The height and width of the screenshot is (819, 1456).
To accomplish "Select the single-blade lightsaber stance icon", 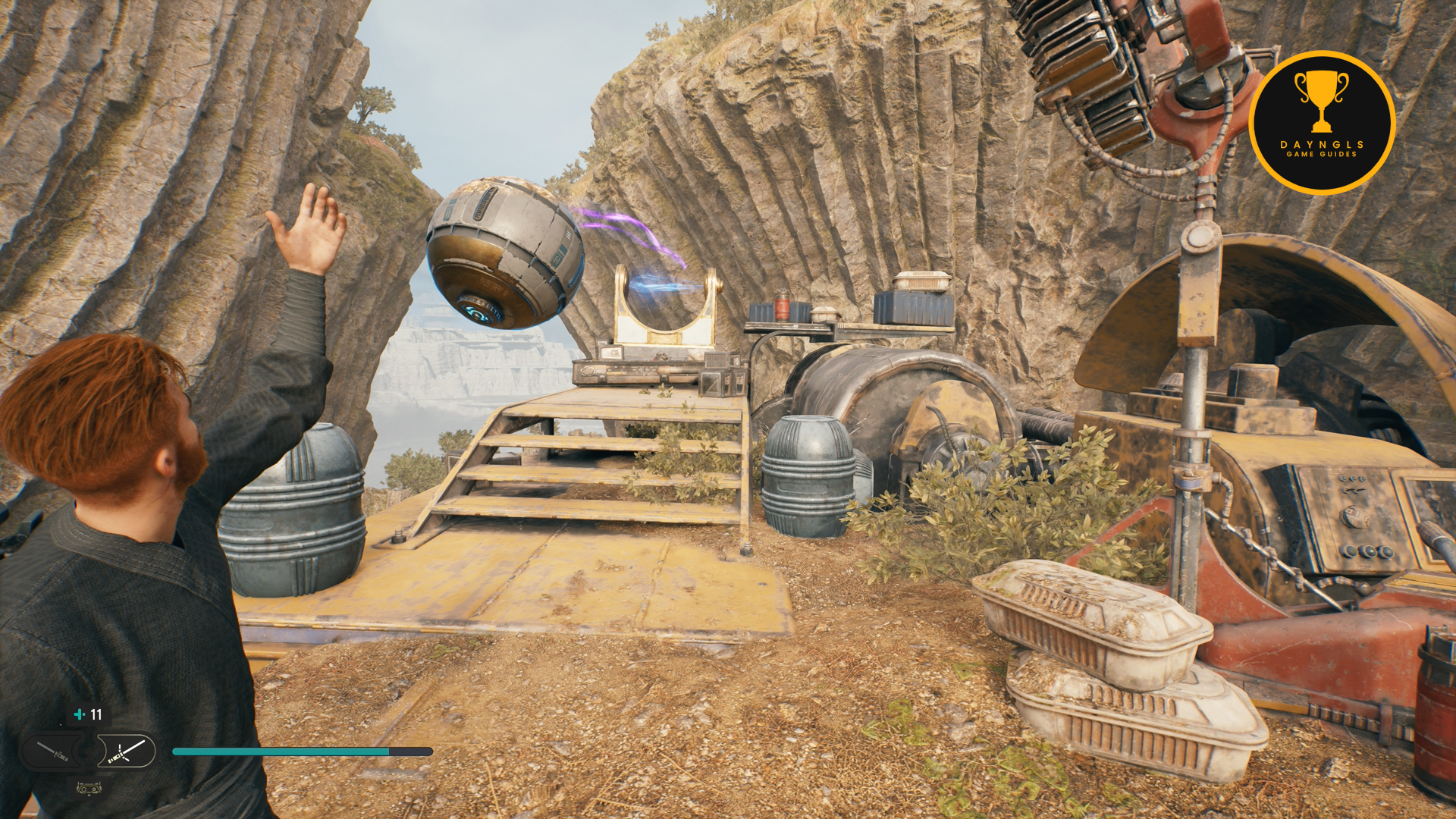I will click(x=53, y=752).
